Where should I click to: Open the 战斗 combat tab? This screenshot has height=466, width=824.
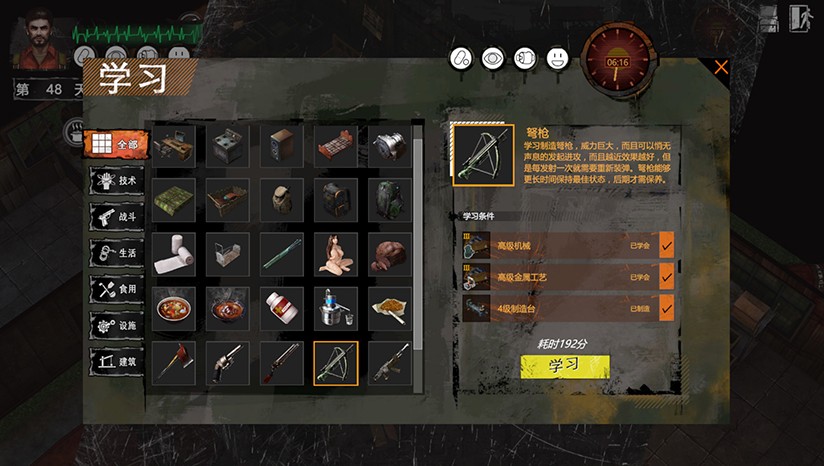[x=116, y=217]
